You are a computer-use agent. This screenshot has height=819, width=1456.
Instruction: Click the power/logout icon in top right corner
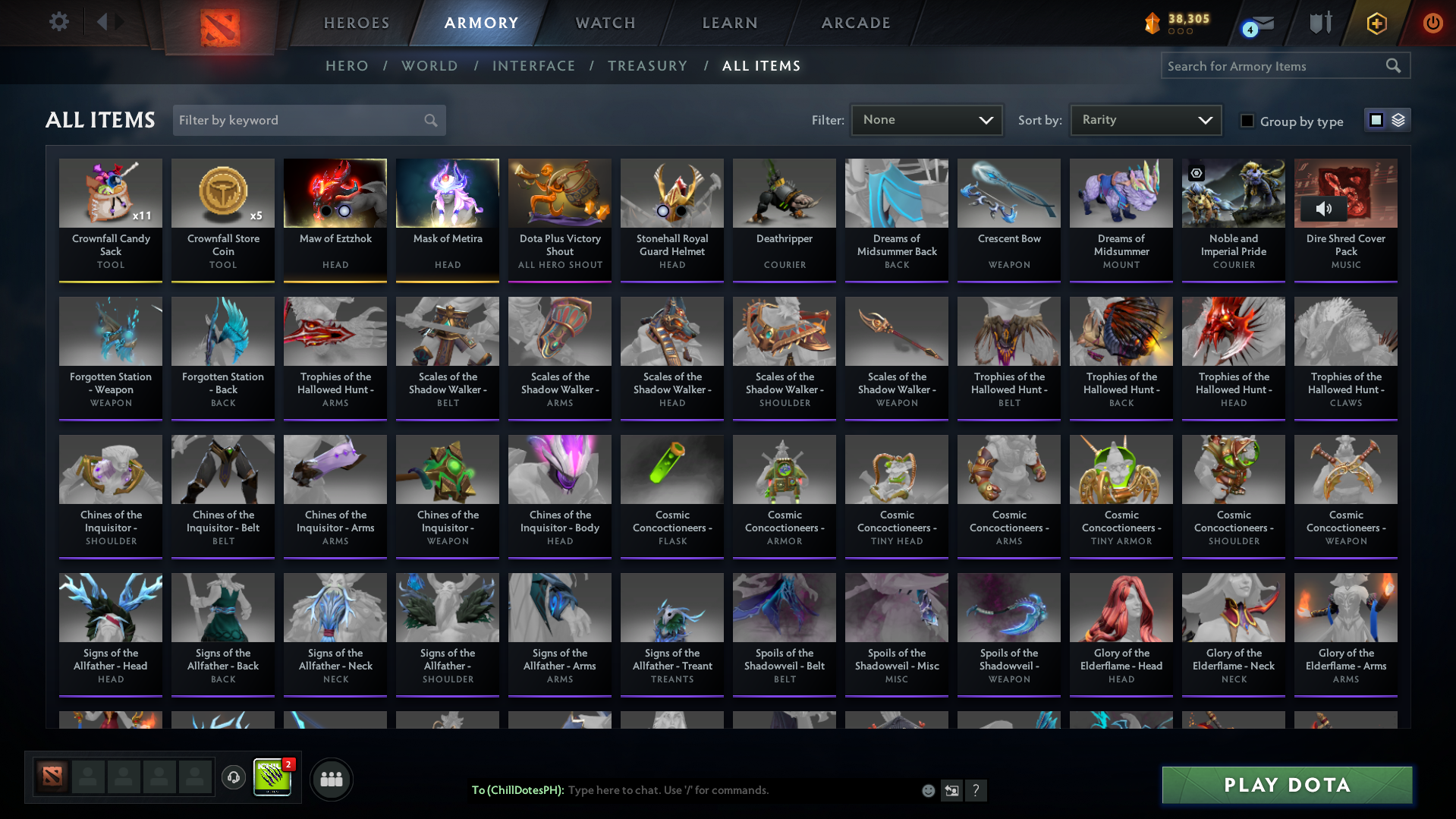pos(1432,23)
